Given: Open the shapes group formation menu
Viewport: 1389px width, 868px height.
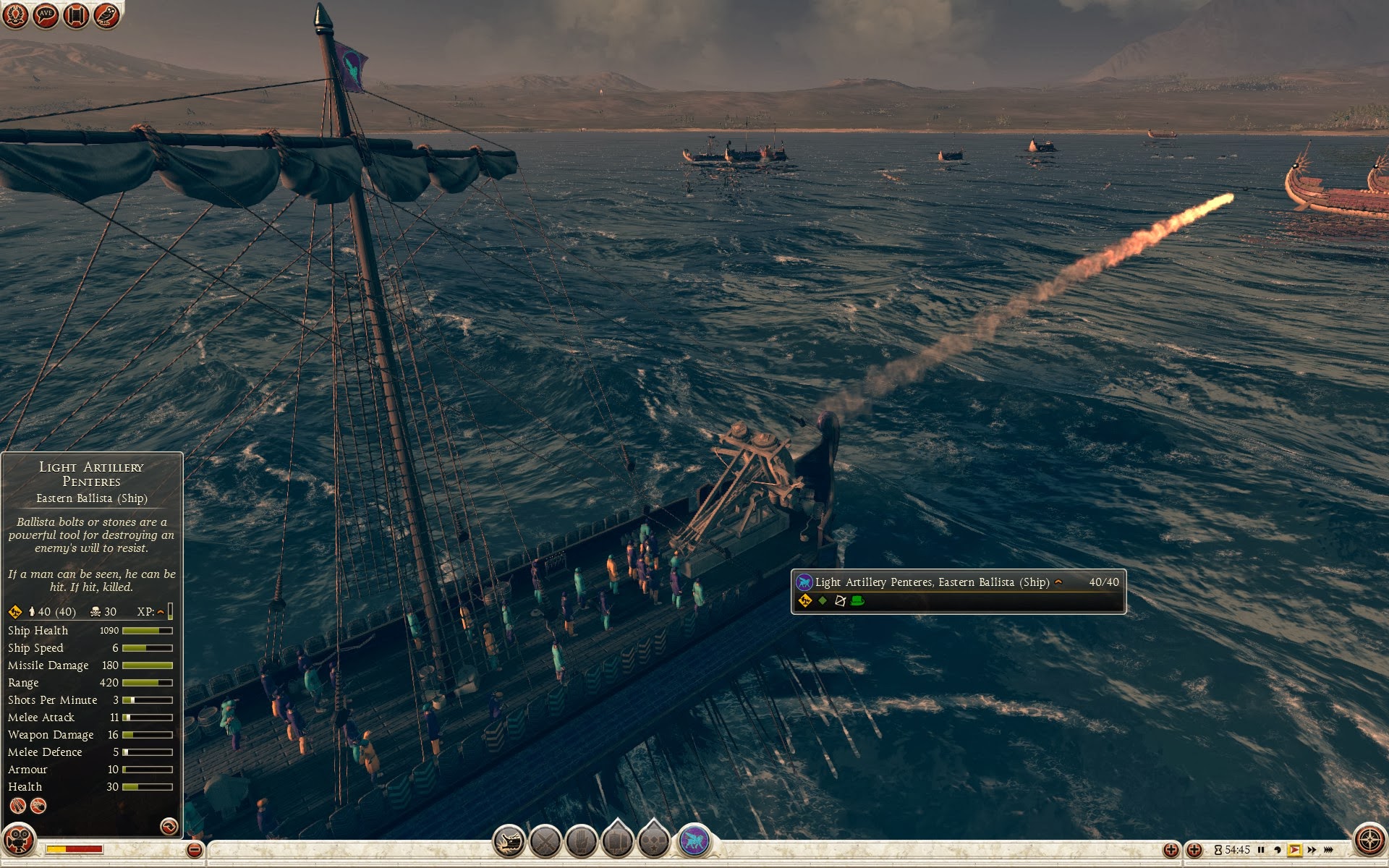Looking at the screenshot, I should (x=654, y=842).
